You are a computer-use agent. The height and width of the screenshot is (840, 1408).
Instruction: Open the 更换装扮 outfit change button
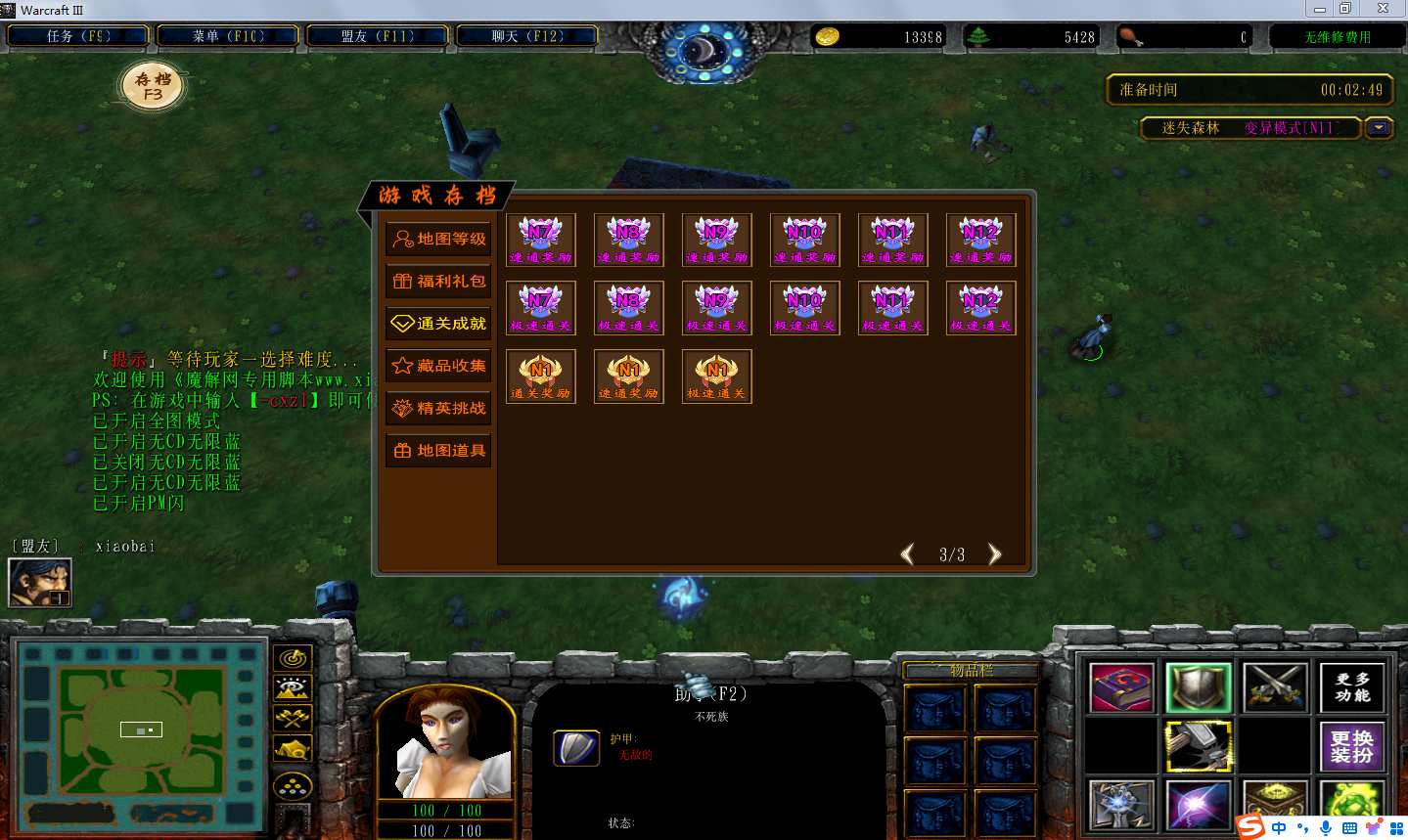(x=1352, y=746)
